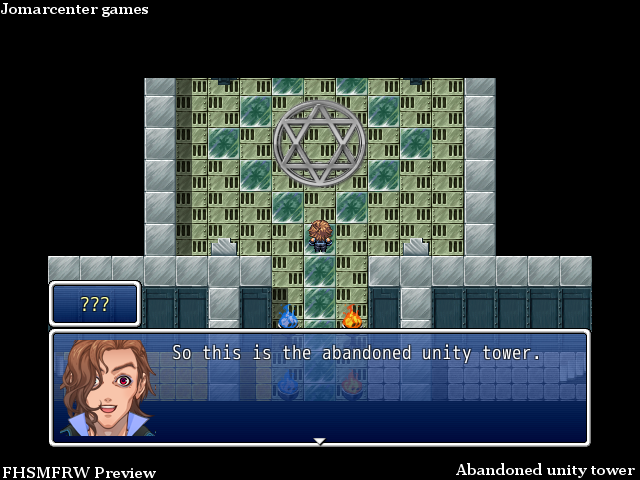Advance the abandoned unity tower dialogue text
Image resolution: width=640 pixels, height=480 pixels.
[356, 354]
